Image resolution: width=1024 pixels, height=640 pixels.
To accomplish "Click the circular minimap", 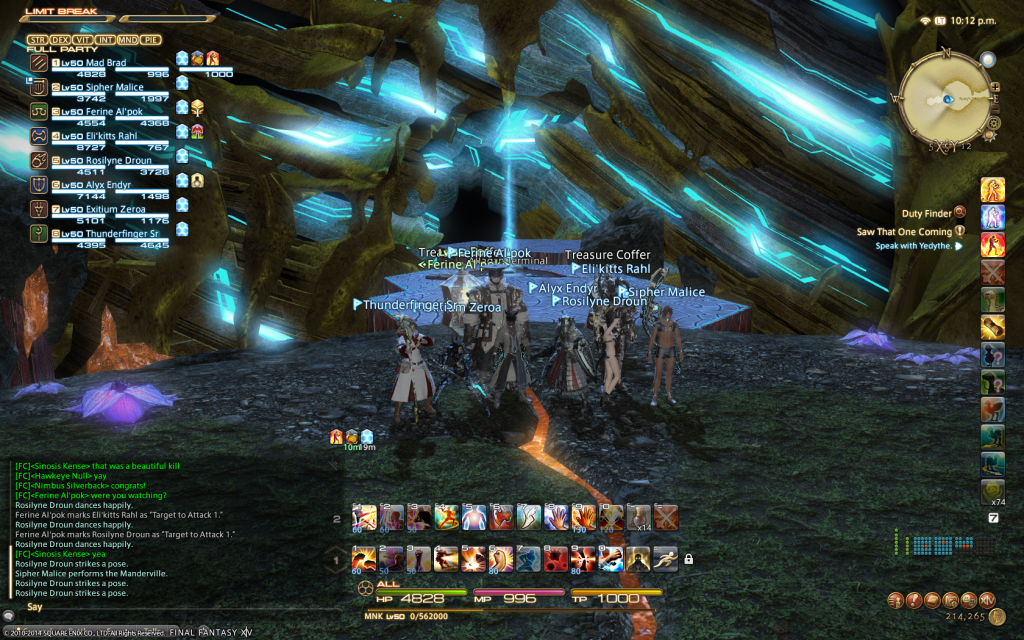I will [943, 99].
